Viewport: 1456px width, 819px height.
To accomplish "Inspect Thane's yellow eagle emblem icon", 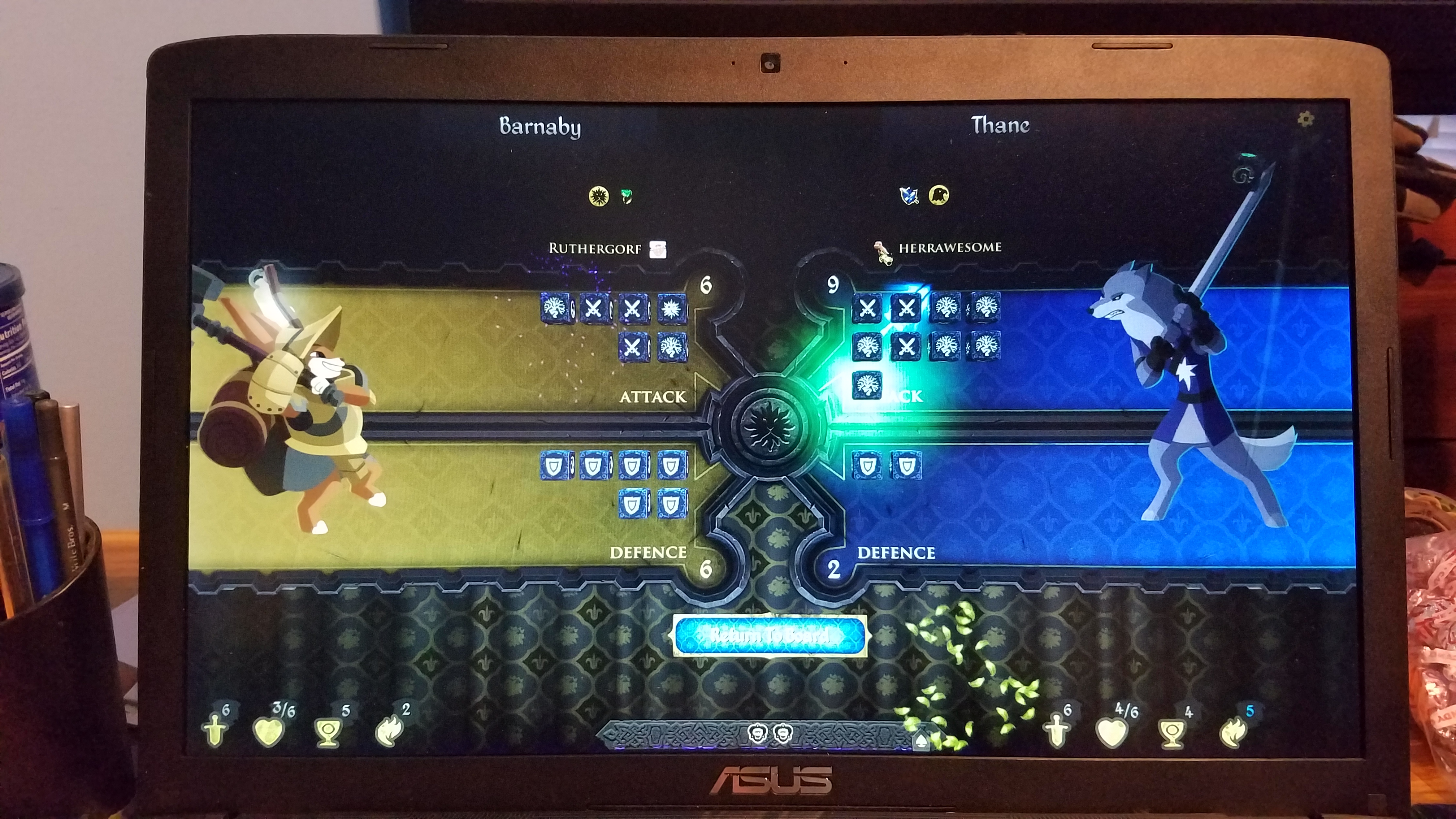I will (x=938, y=196).
